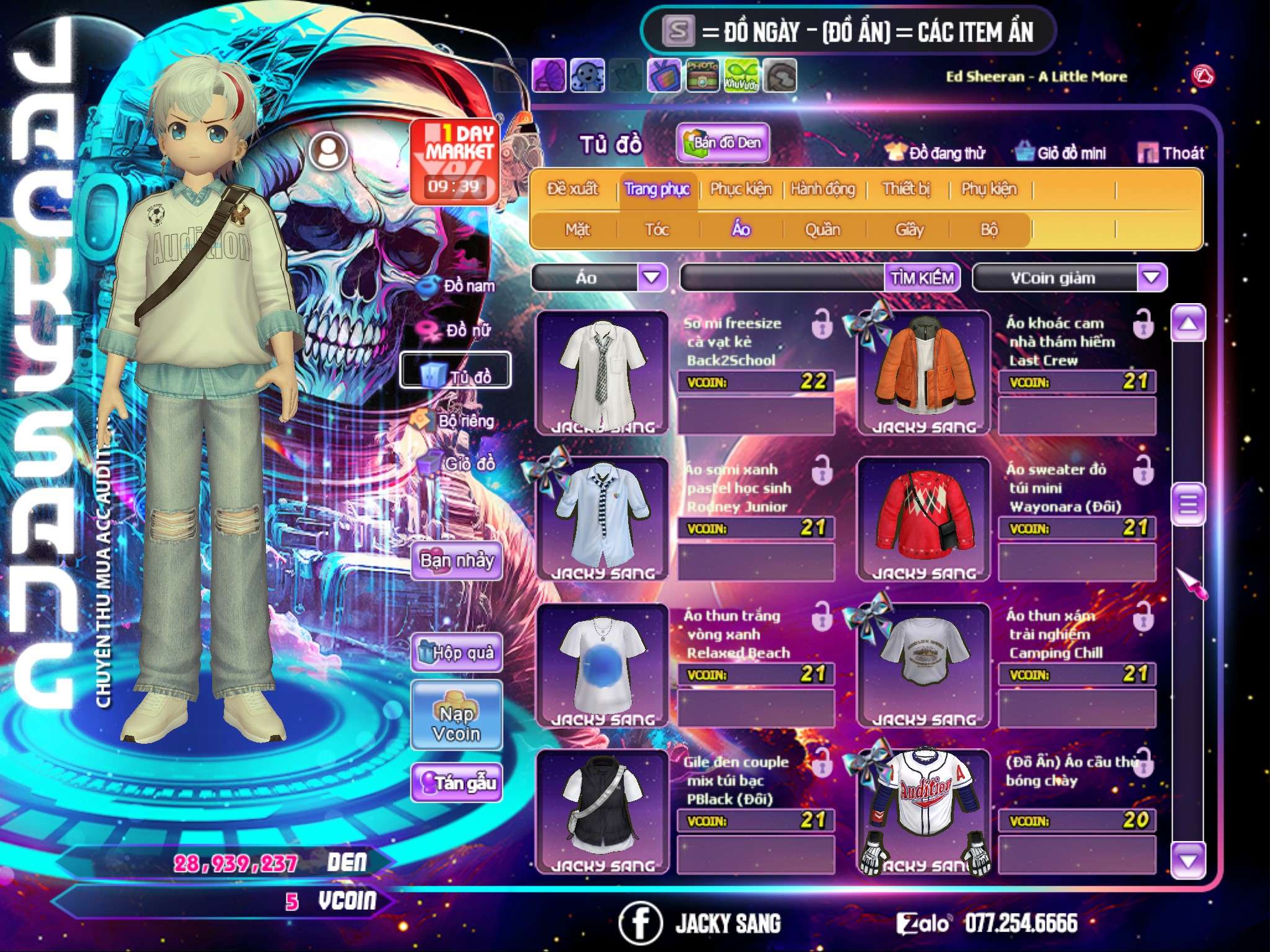Viewport: 1270px width, 952px height.
Task: Open the Bán đồ Đen shop button
Action: (722, 143)
